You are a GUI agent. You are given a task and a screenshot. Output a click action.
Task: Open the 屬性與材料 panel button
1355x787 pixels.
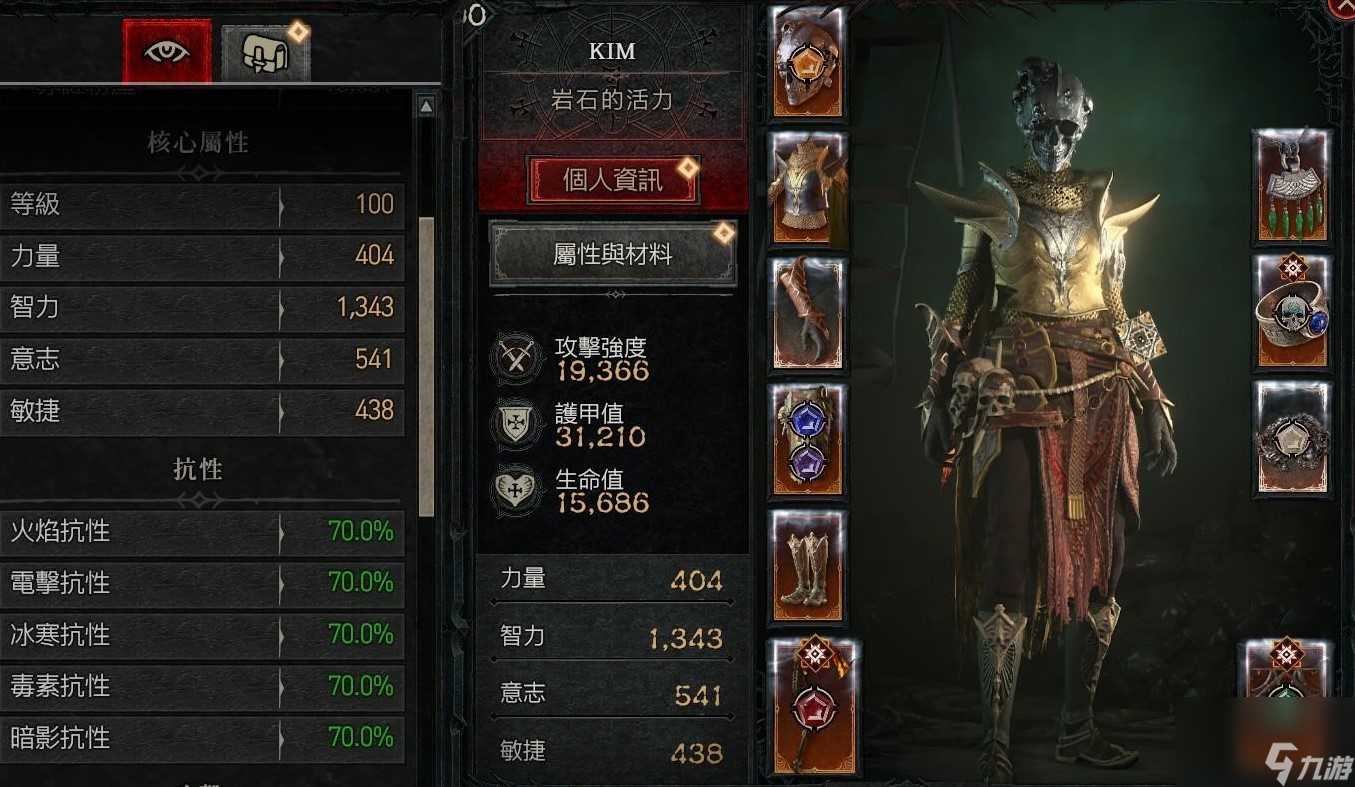tap(612, 251)
